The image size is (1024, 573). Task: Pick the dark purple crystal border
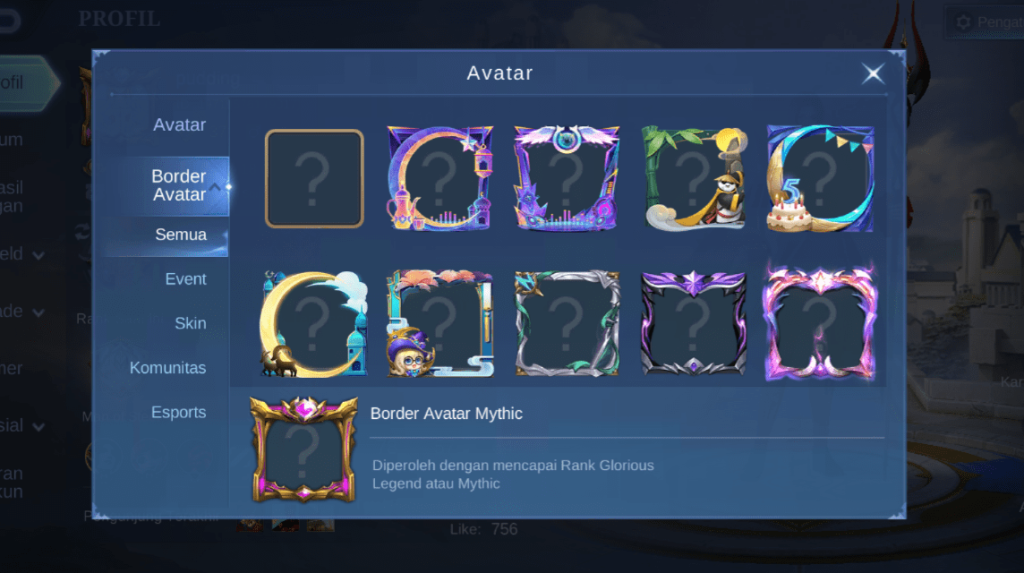click(x=693, y=323)
